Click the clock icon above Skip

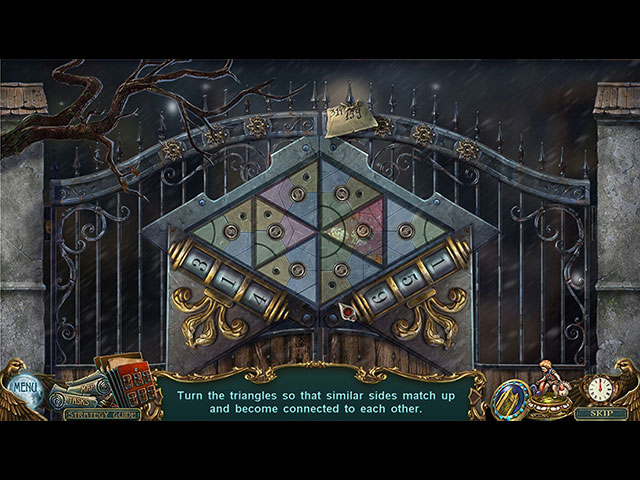(600, 388)
